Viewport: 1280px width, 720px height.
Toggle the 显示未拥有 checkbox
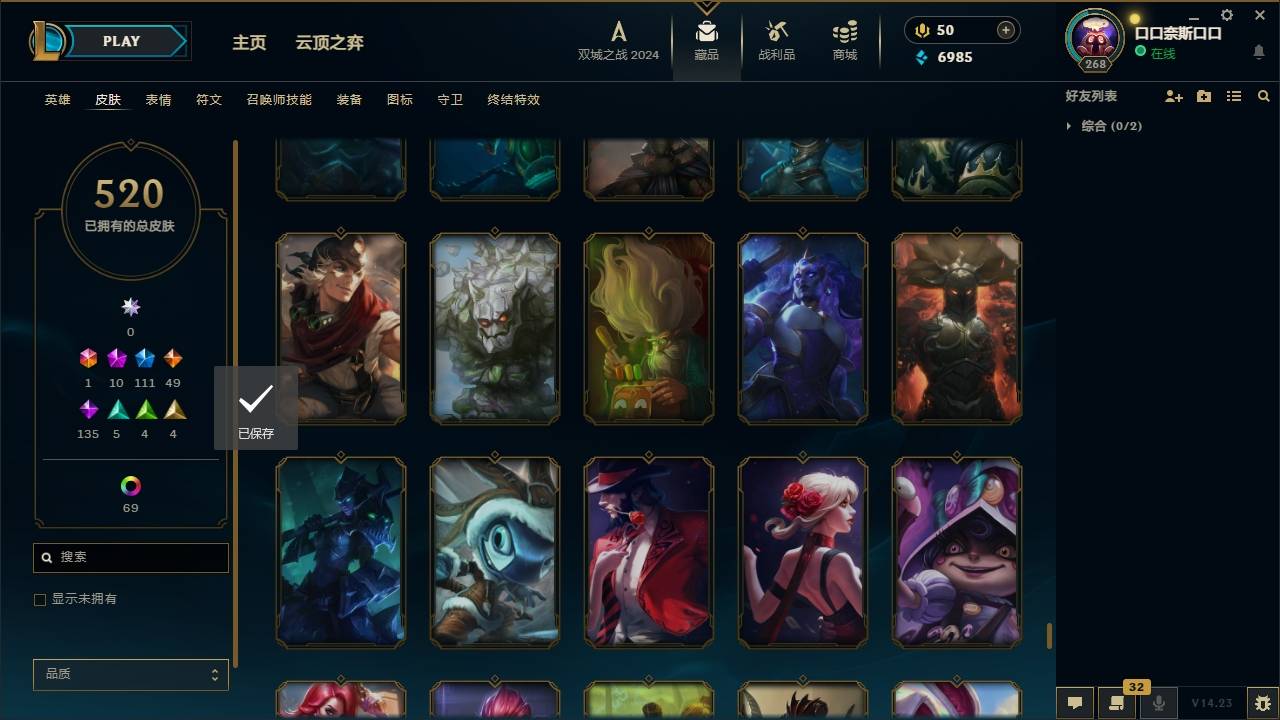click(40, 599)
